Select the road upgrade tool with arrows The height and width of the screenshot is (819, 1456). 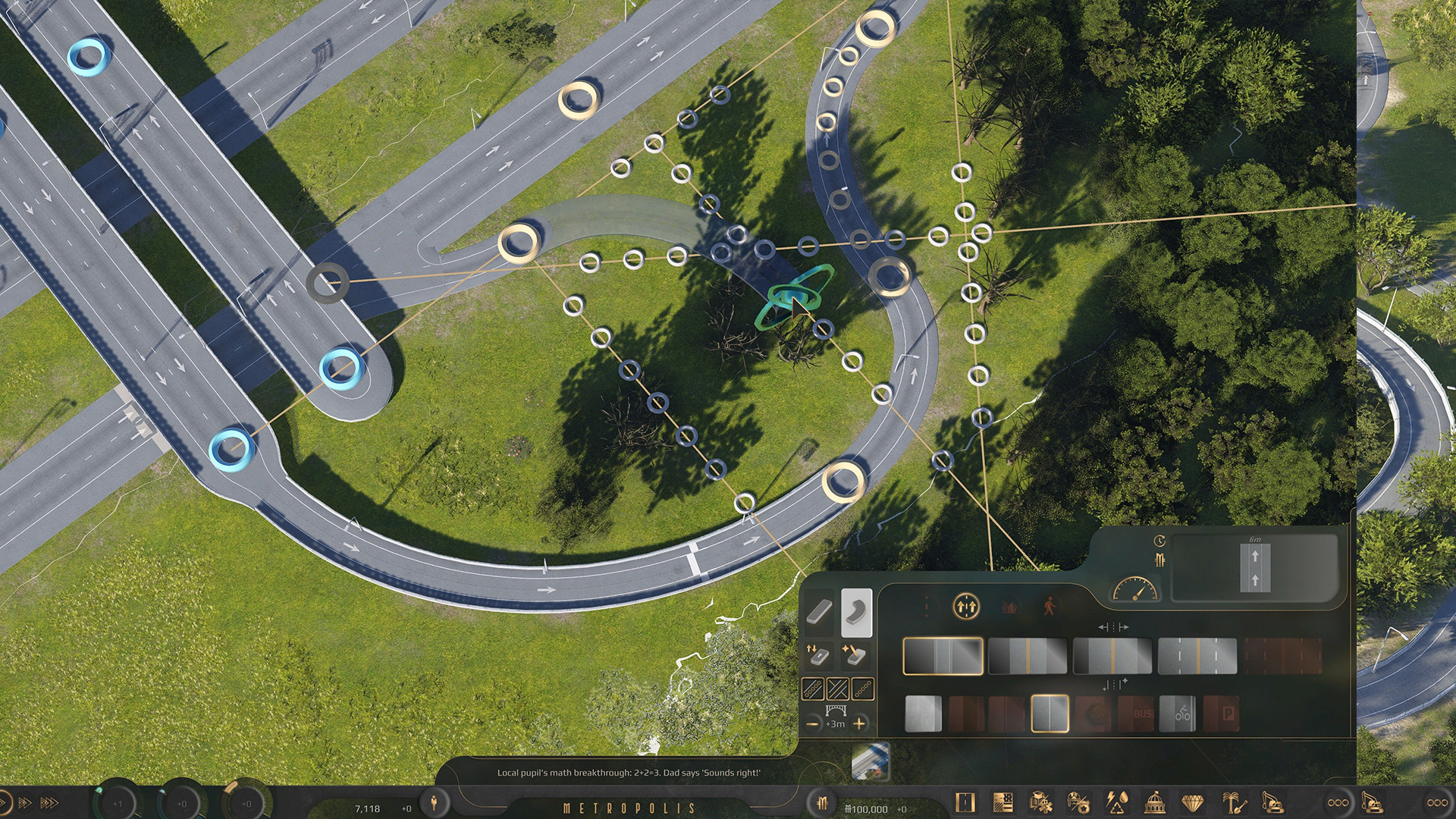[817, 654]
